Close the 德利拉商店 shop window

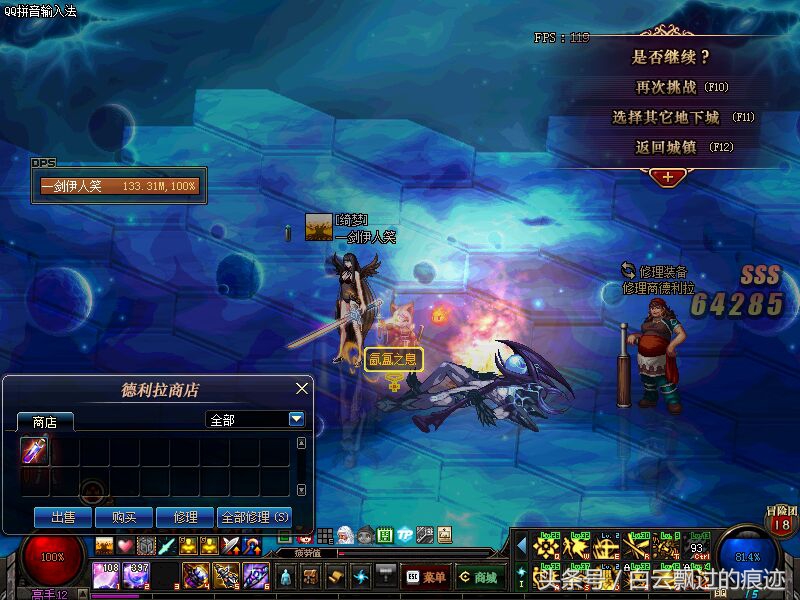tap(302, 388)
